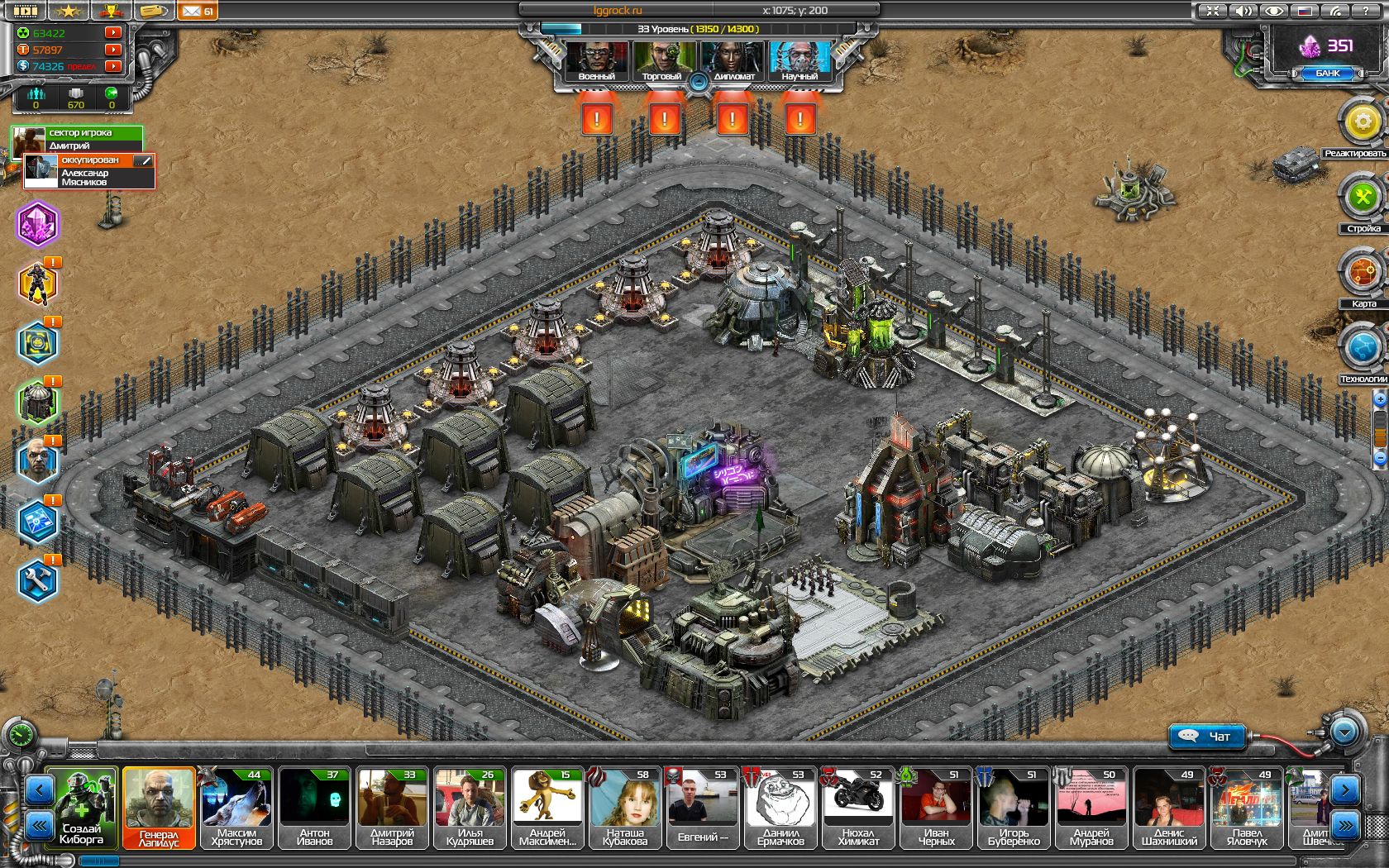Visit Генерал Лапидус friend tile

coord(159,808)
